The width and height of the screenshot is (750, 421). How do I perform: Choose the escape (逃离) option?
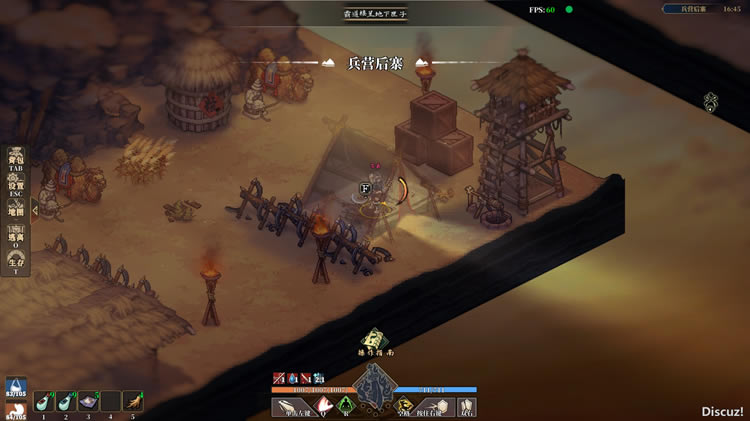click(16, 238)
